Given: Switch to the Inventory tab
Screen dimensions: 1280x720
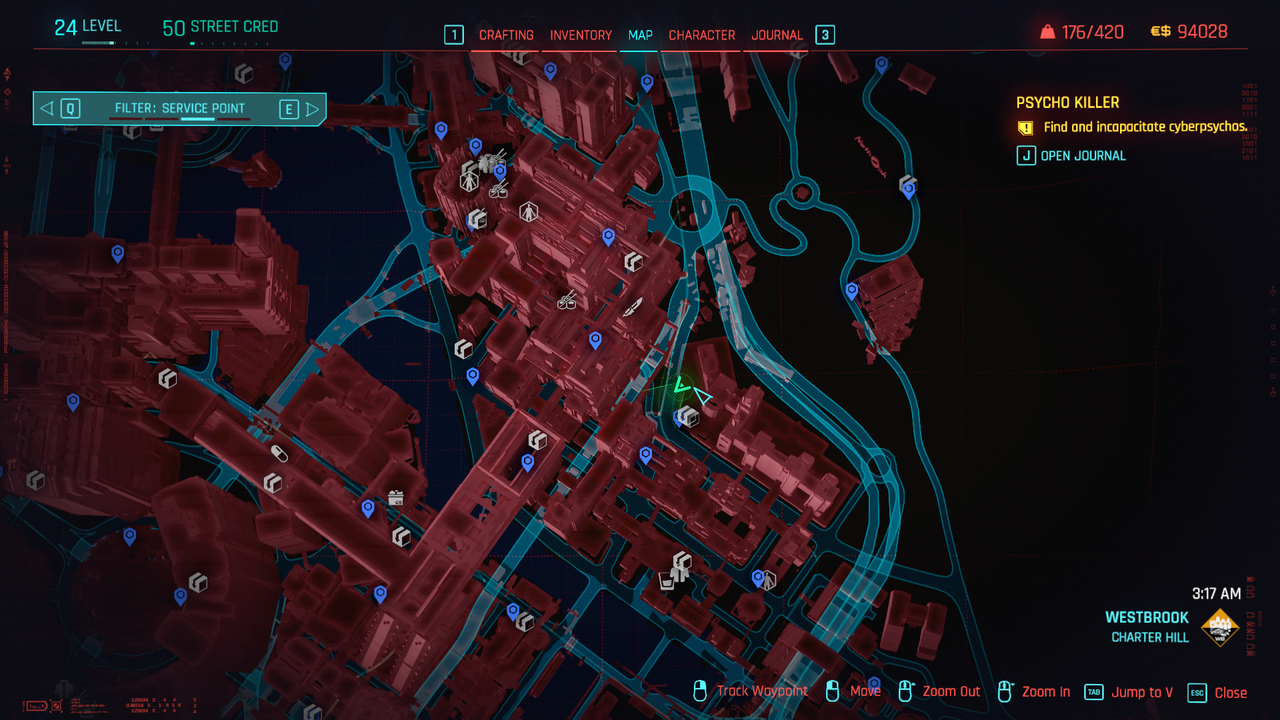Looking at the screenshot, I should (580, 35).
